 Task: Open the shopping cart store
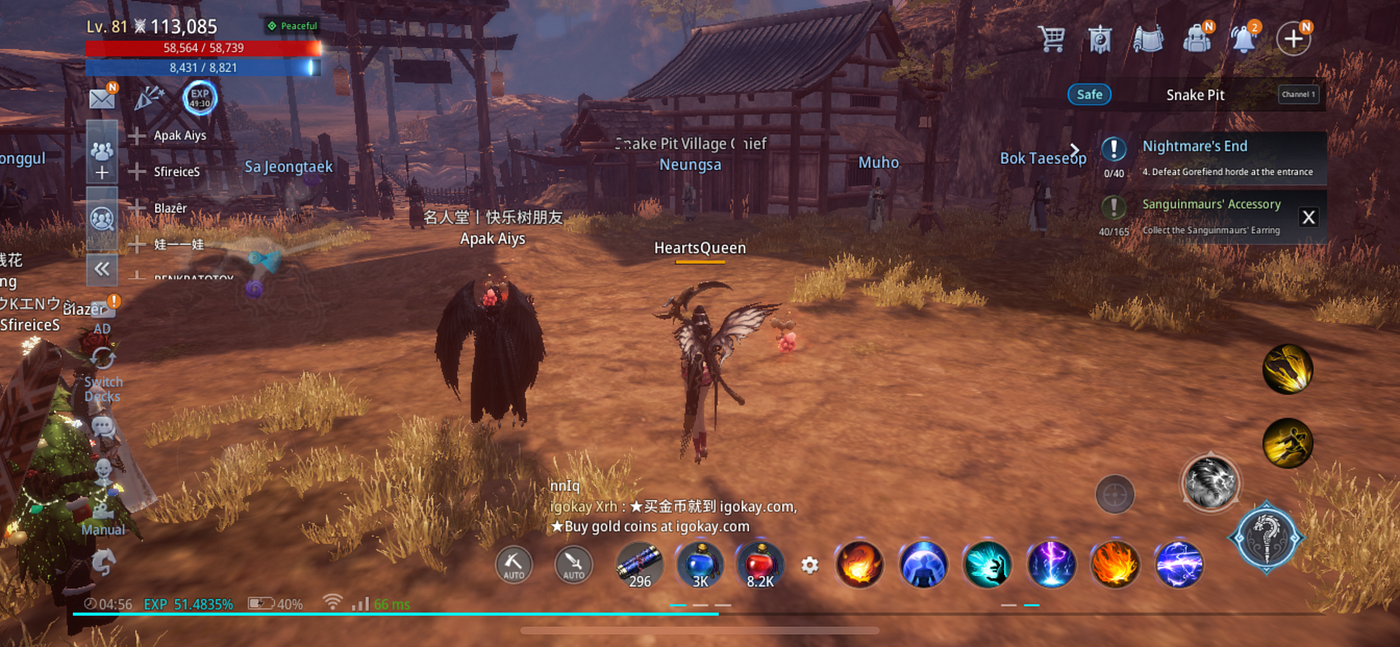click(x=1051, y=39)
